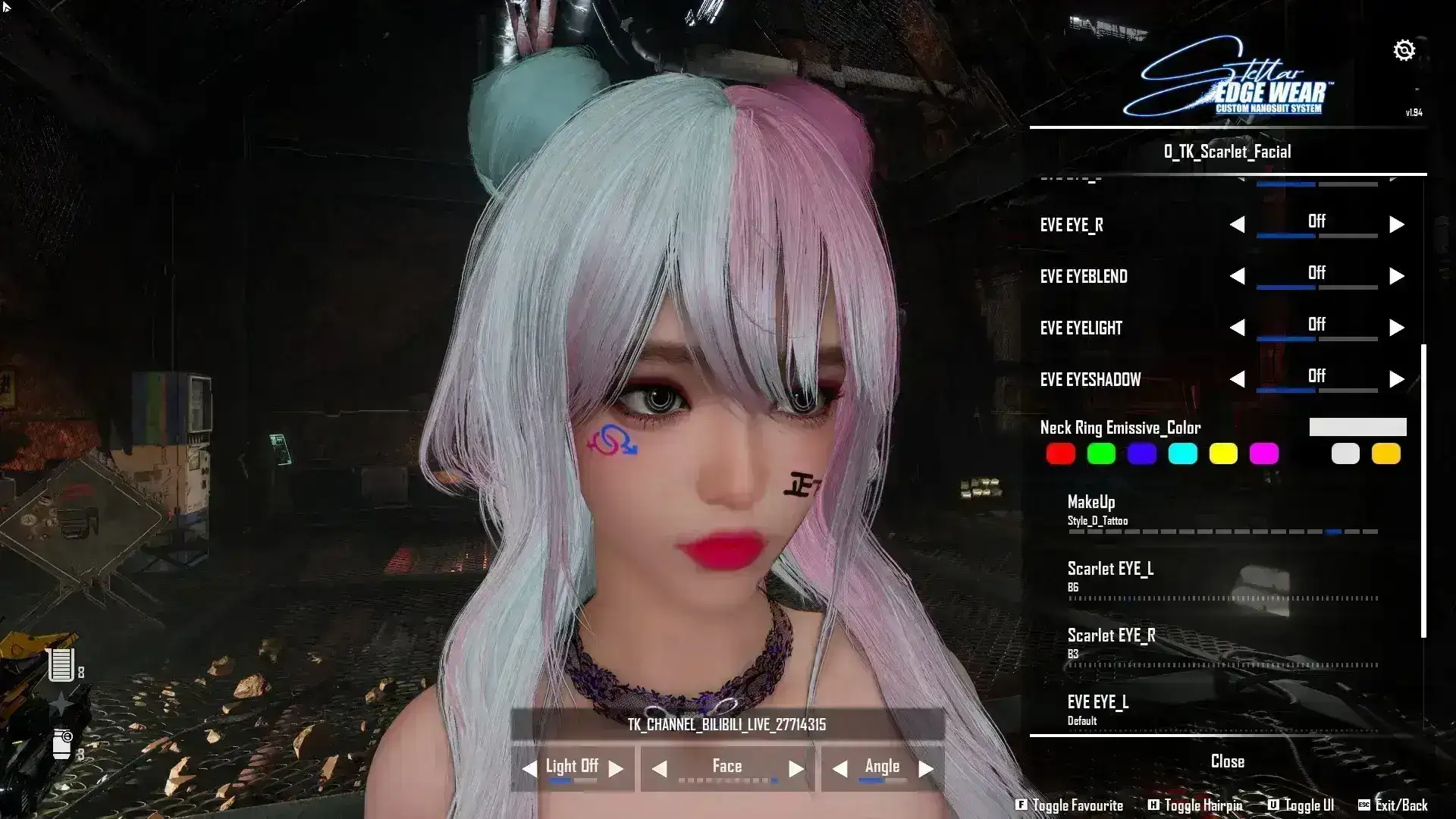
Task: Click the right arrow for EVE EYE_R
Action: click(1396, 224)
